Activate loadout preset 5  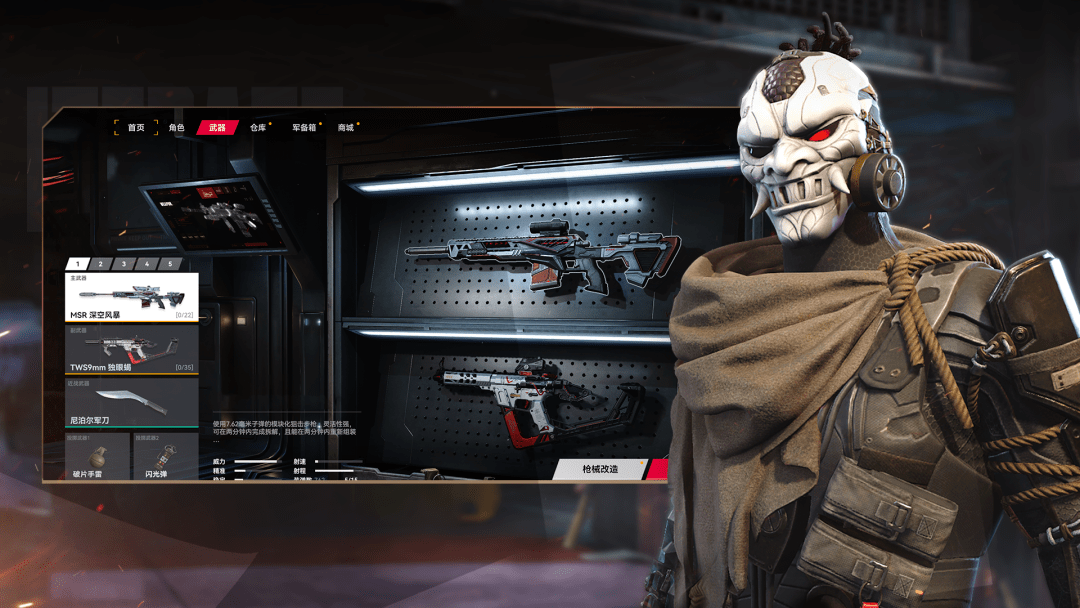click(x=169, y=264)
